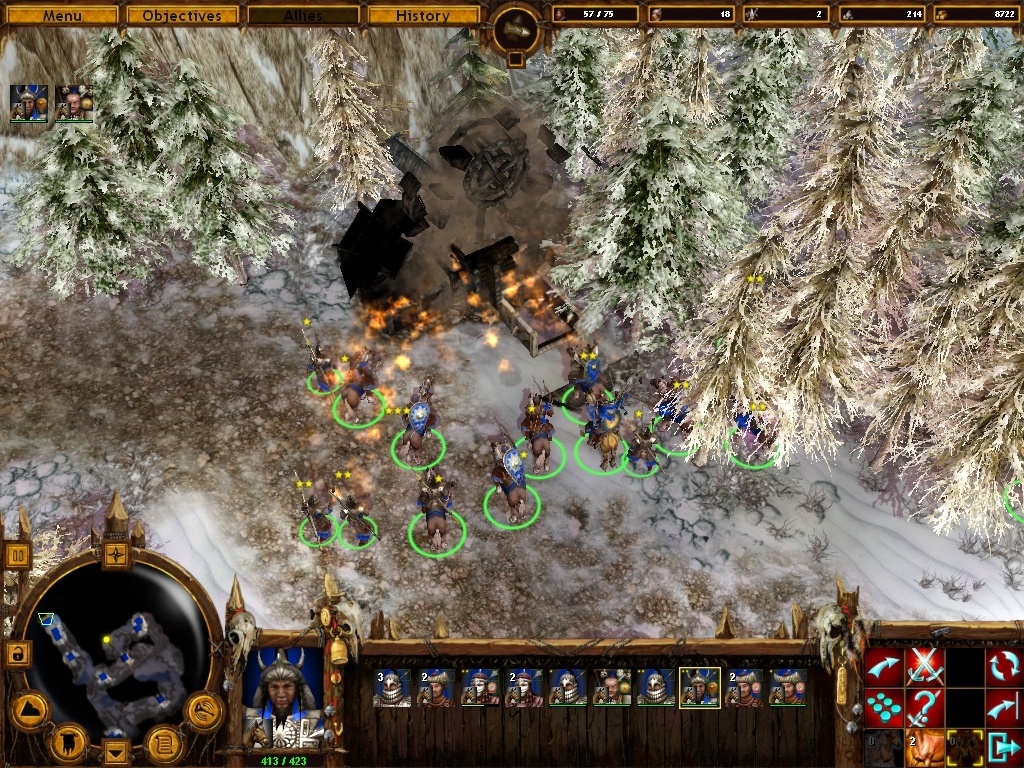The width and height of the screenshot is (1024, 768).
Task: Select the unit group numbered 3
Action: coord(392,687)
